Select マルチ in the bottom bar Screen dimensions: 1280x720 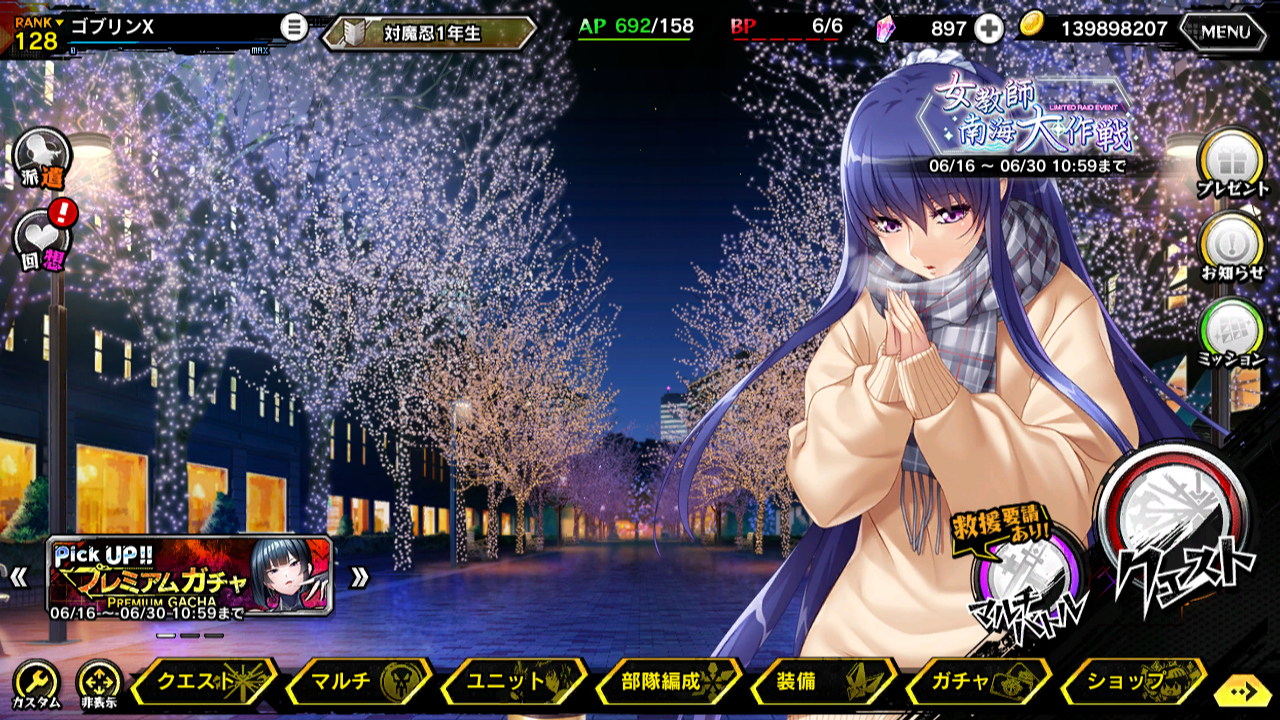coord(358,682)
